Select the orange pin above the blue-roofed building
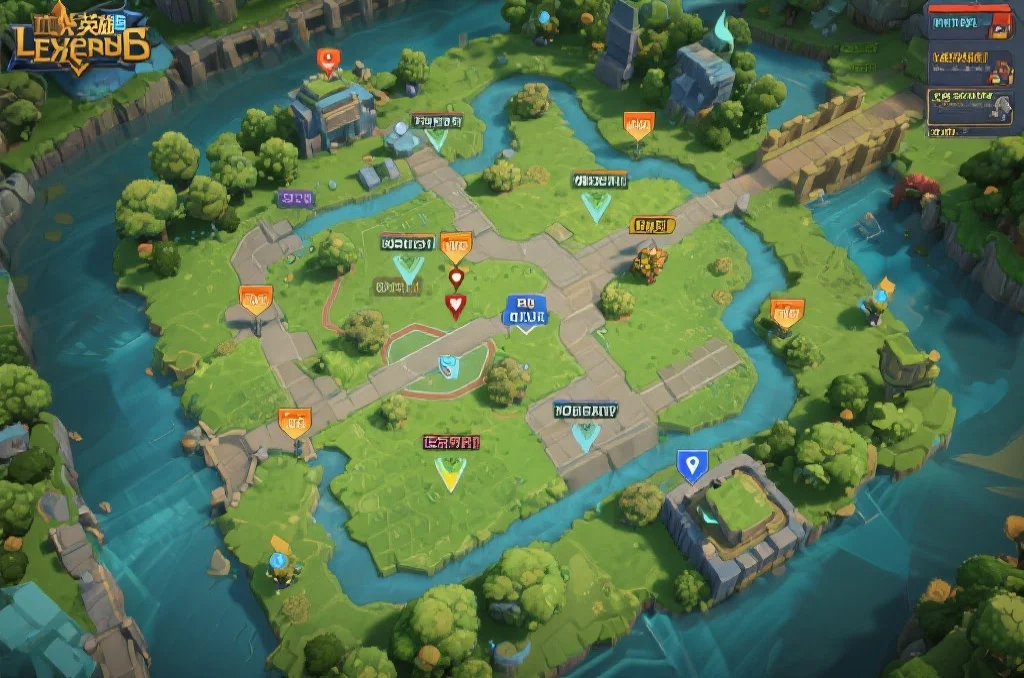Image resolution: width=1024 pixels, height=678 pixels. 327,62
